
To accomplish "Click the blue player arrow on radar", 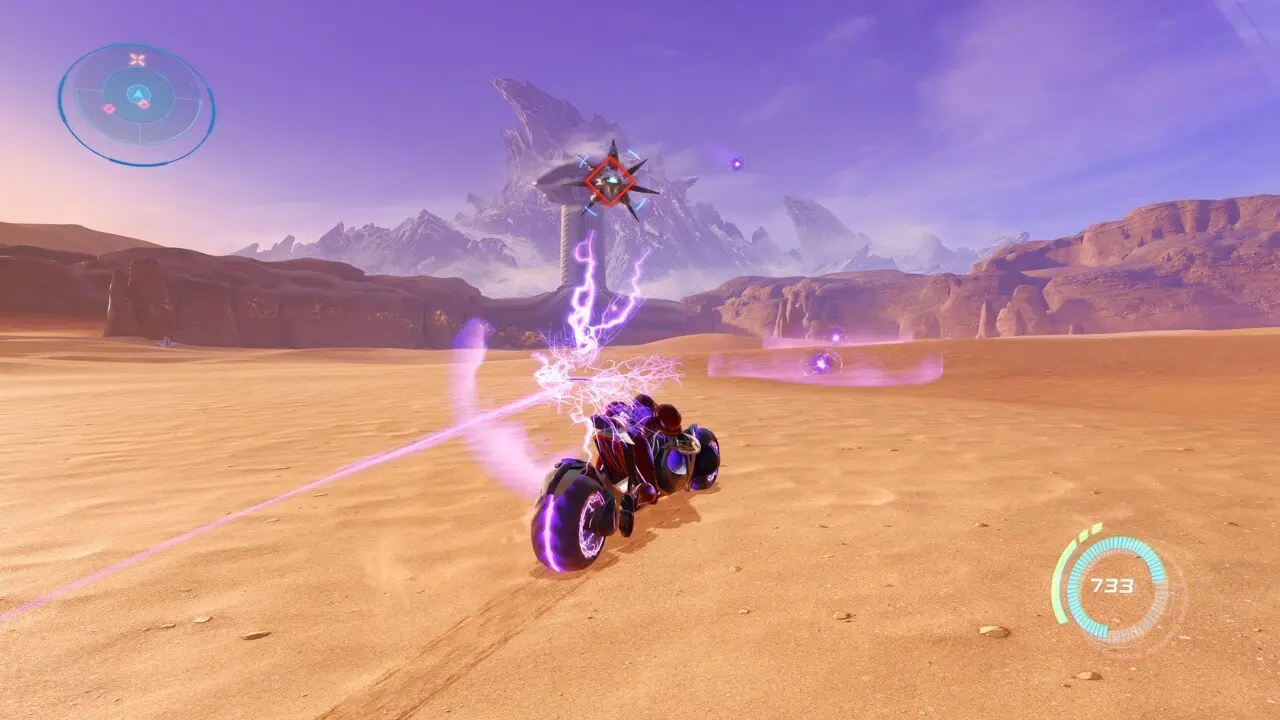I will point(137,93).
